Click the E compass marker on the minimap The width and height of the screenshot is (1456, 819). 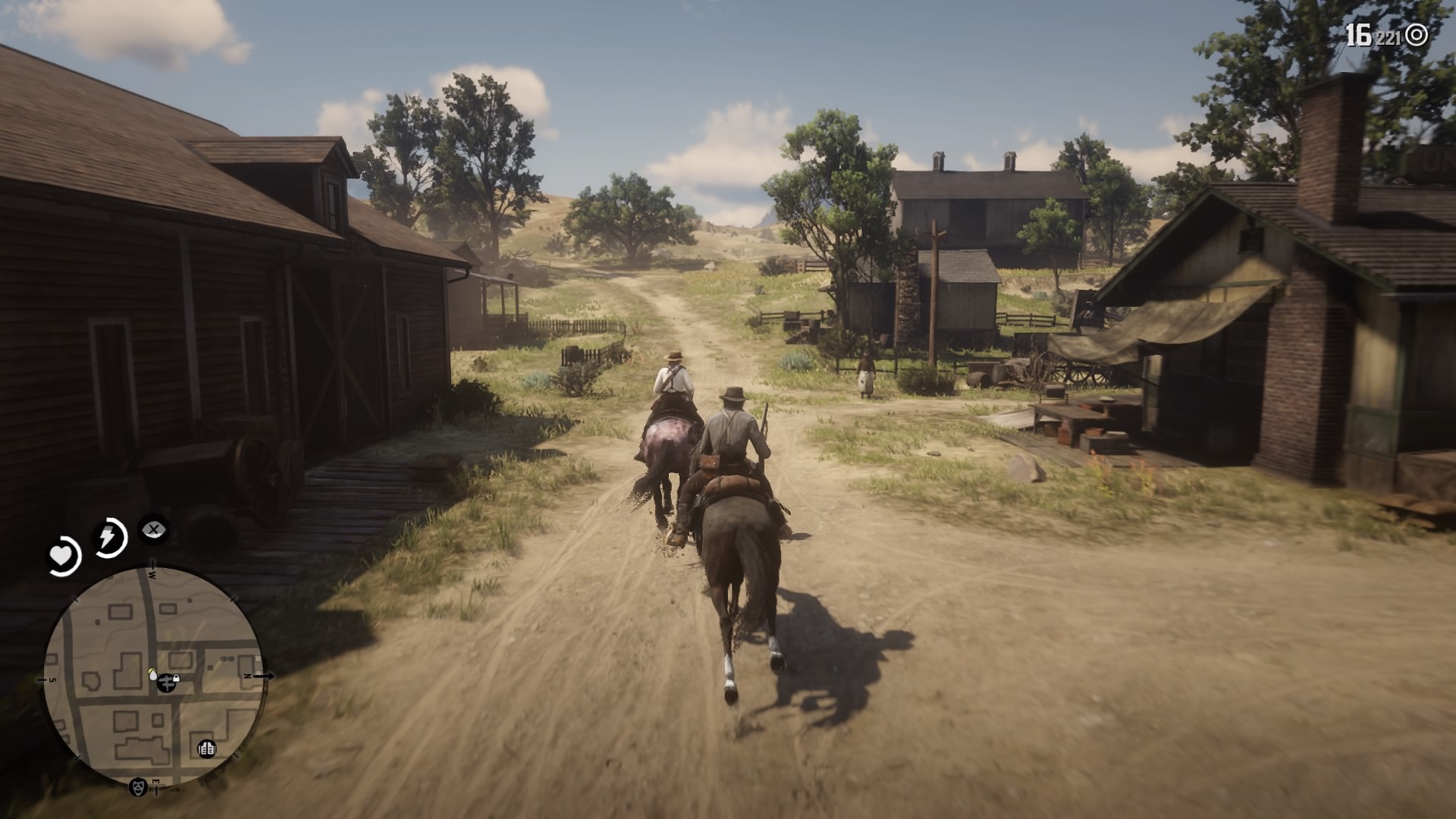click(x=156, y=780)
